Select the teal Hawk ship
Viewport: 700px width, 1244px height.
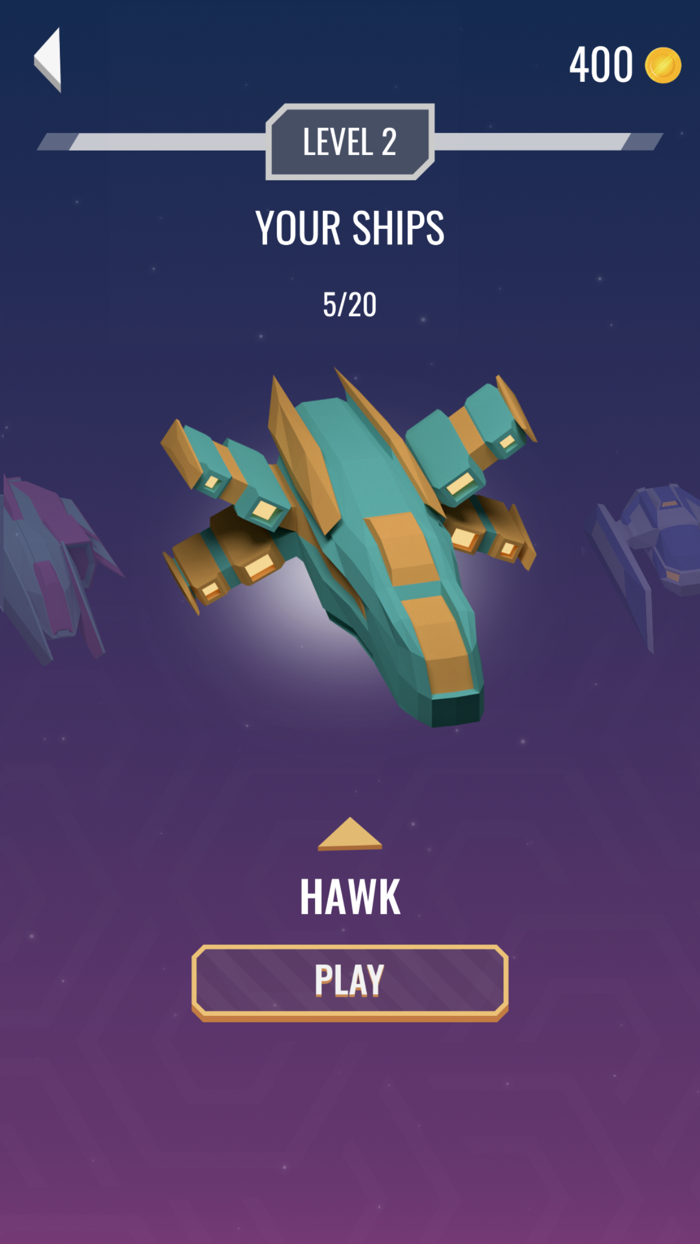350,540
